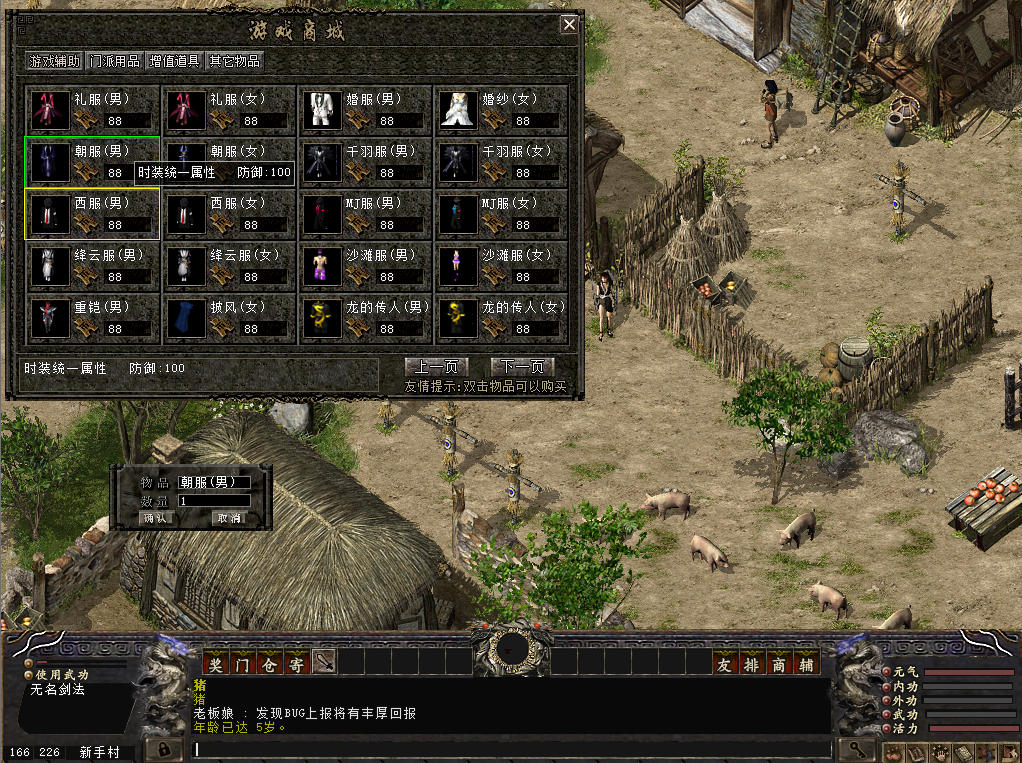Select the sword slot in the hotbar
The image size is (1022, 763).
323,662
